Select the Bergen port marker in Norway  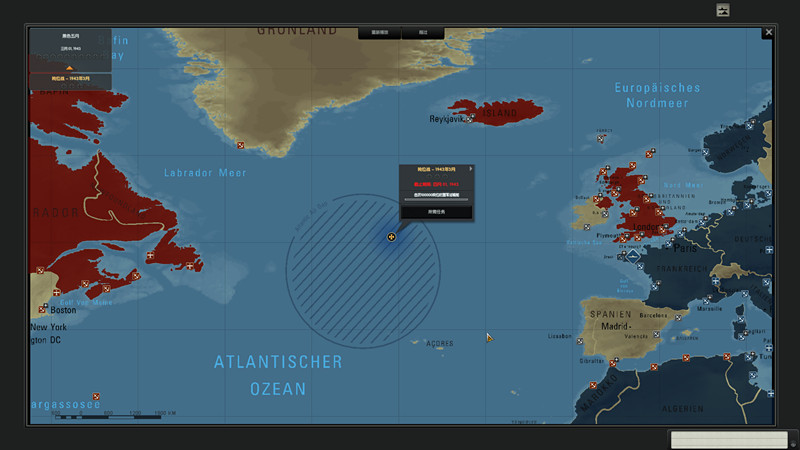click(706, 152)
